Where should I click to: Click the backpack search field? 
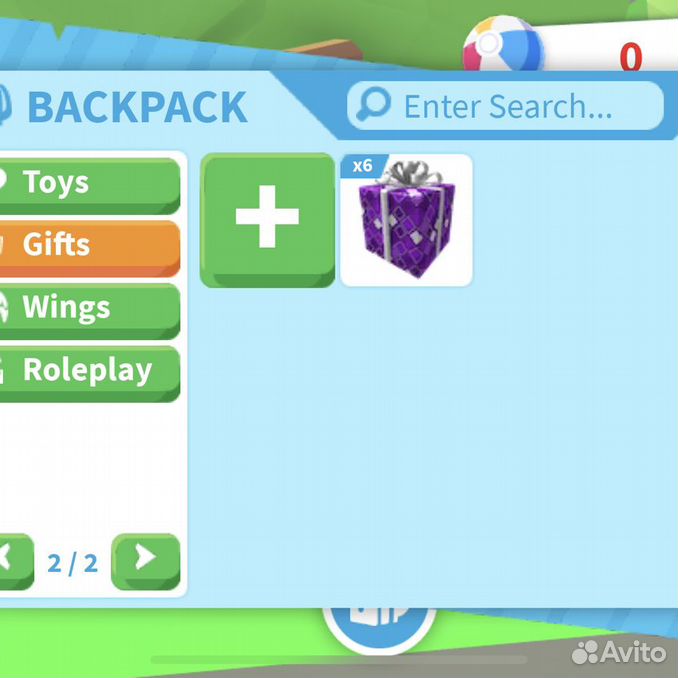point(505,105)
